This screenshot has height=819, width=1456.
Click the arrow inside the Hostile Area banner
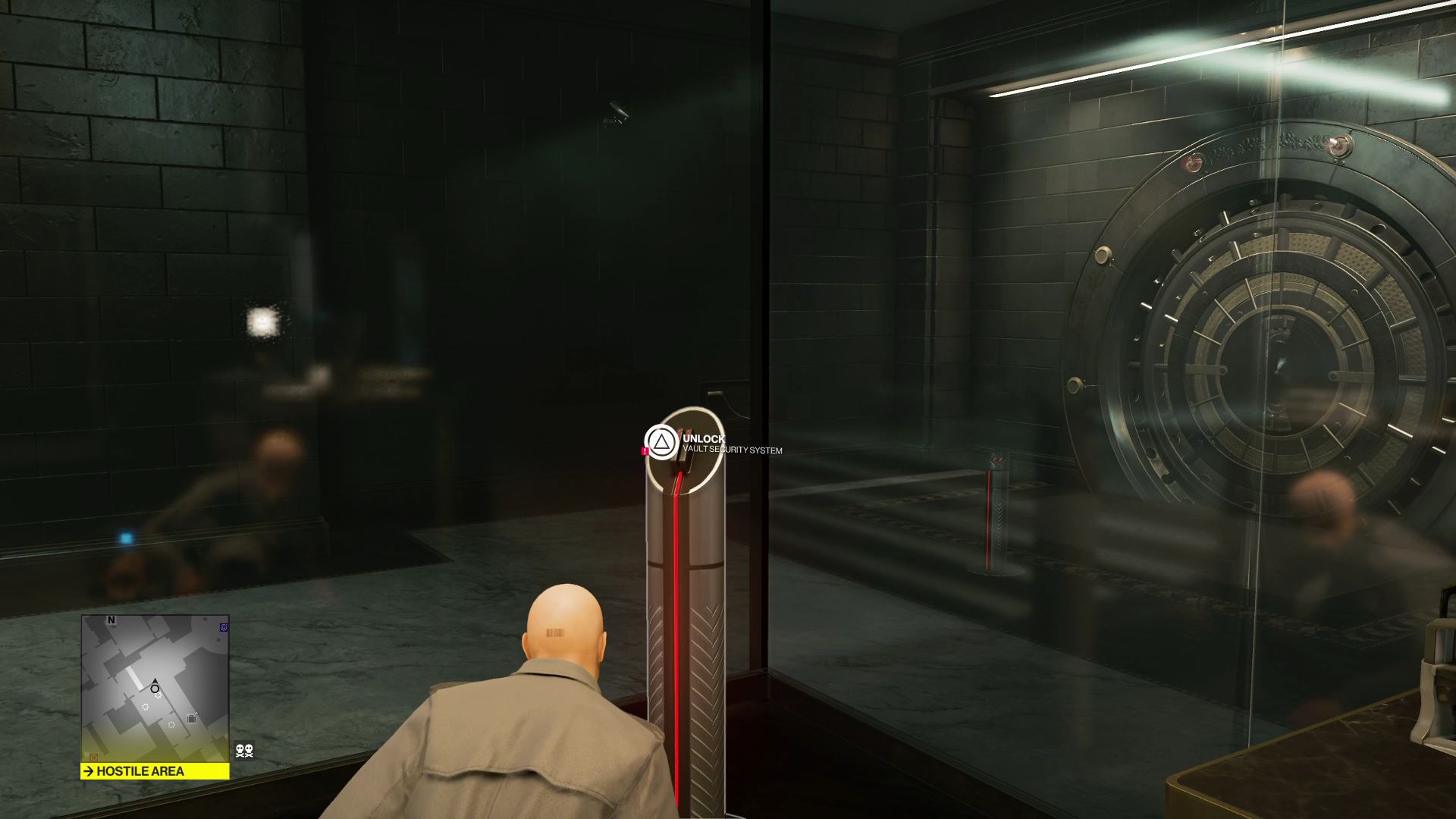coord(89,770)
